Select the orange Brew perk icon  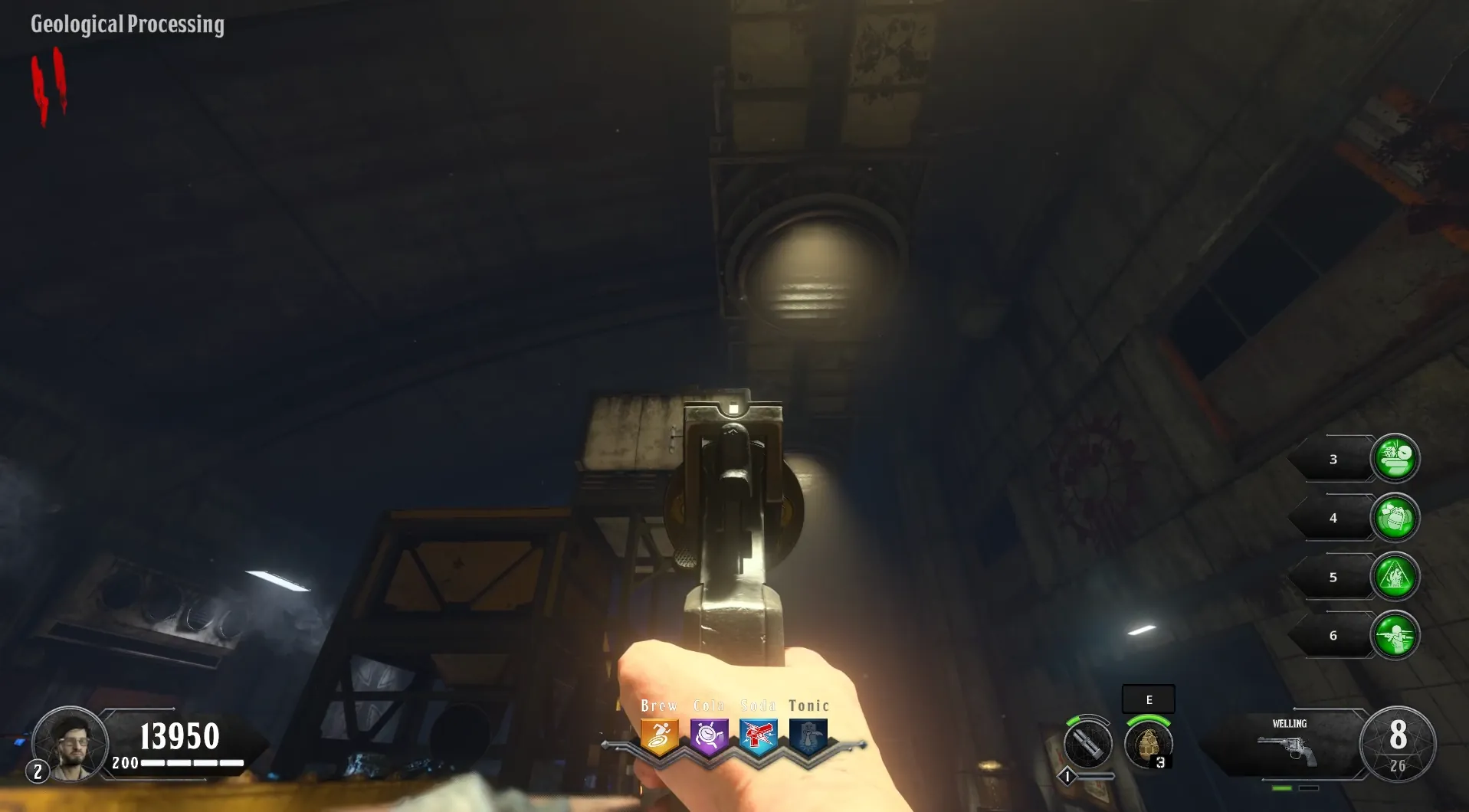click(x=659, y=736)
